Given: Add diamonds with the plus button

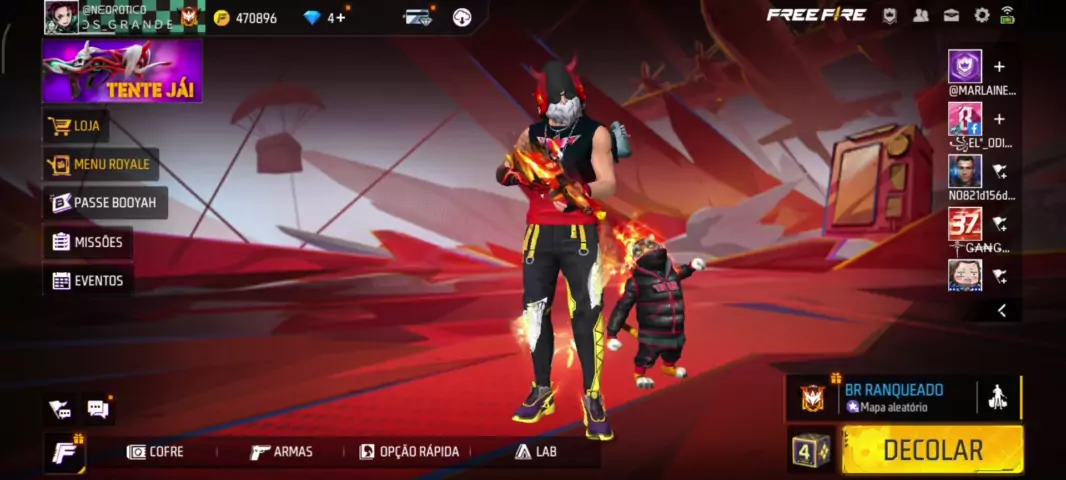Looking at the screenshot, I should (x=342, y=17).
